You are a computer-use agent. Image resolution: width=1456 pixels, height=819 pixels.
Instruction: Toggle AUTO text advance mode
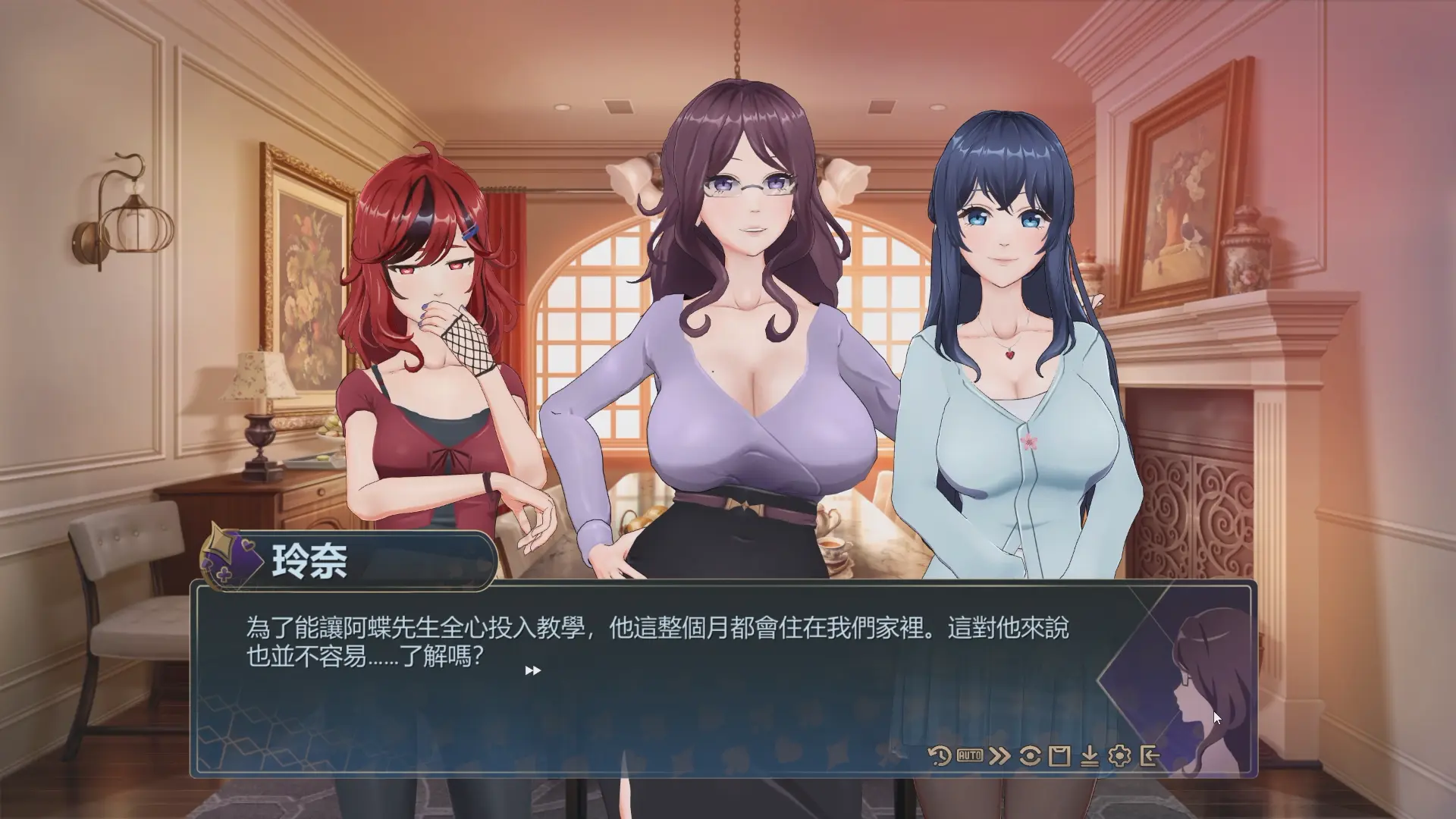(x=970, y=755)
